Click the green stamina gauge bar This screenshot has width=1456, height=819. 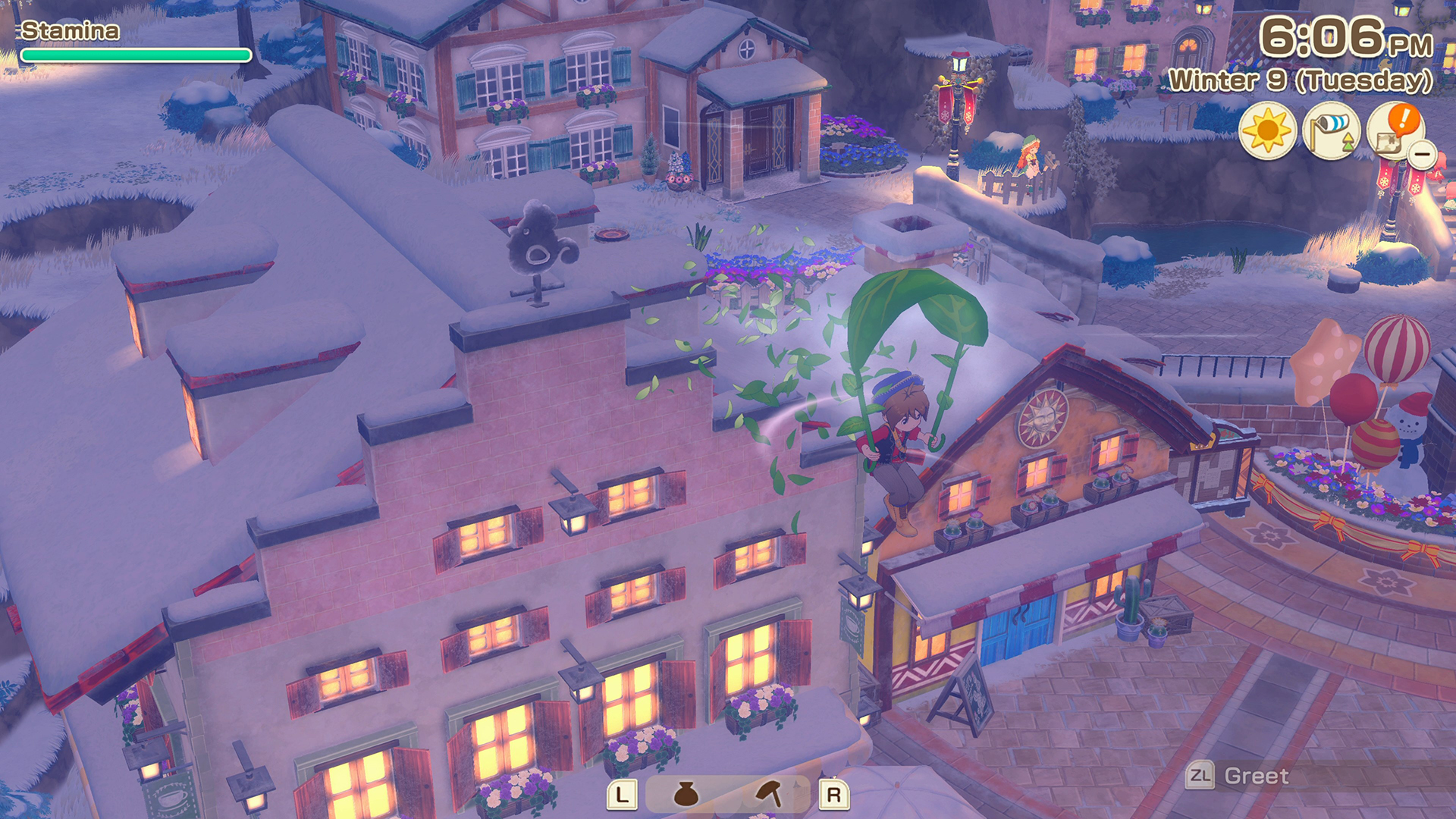click(x=135, y=55)
